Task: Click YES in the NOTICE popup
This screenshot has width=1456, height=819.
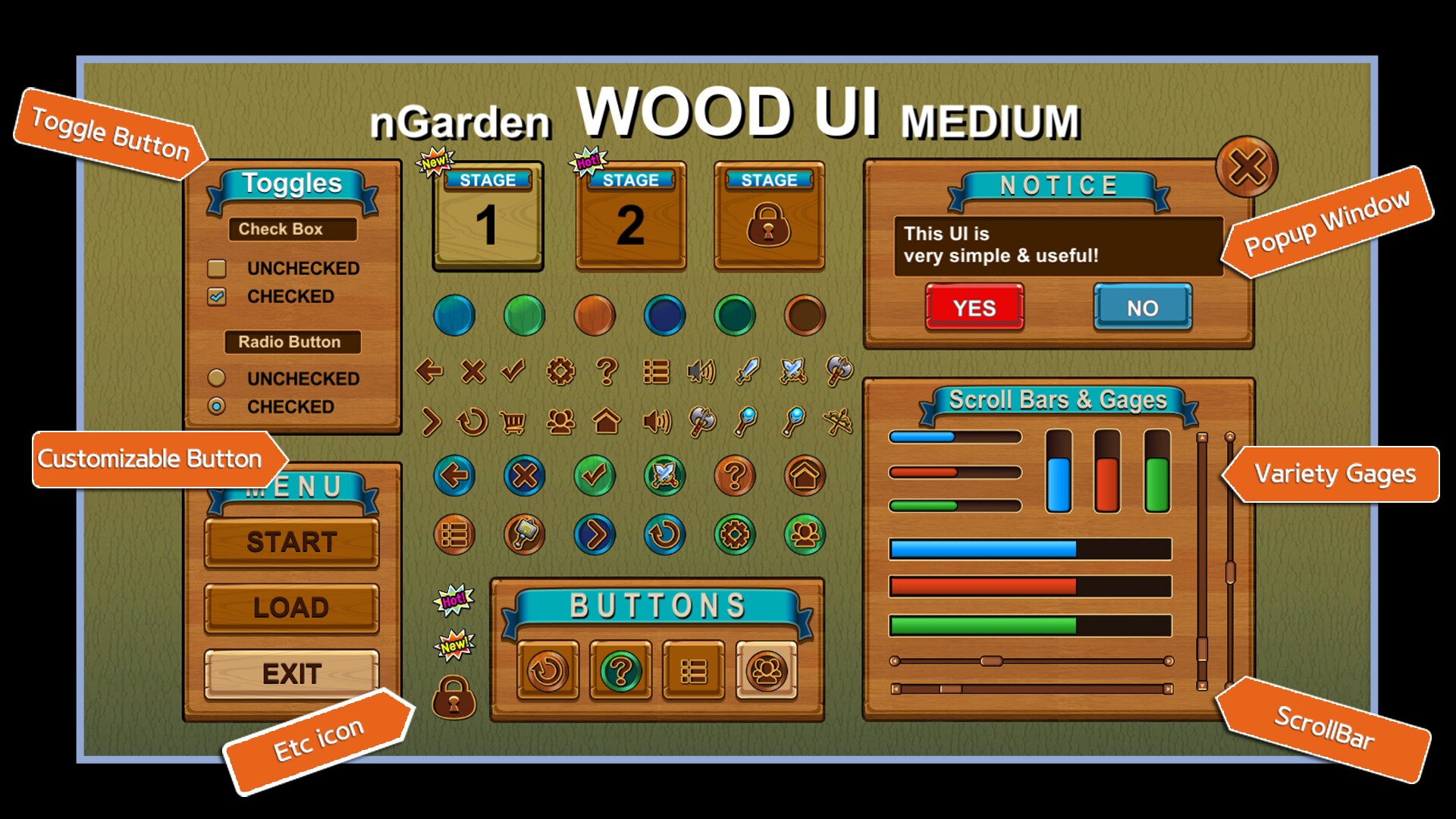Action: pos(974,308)
